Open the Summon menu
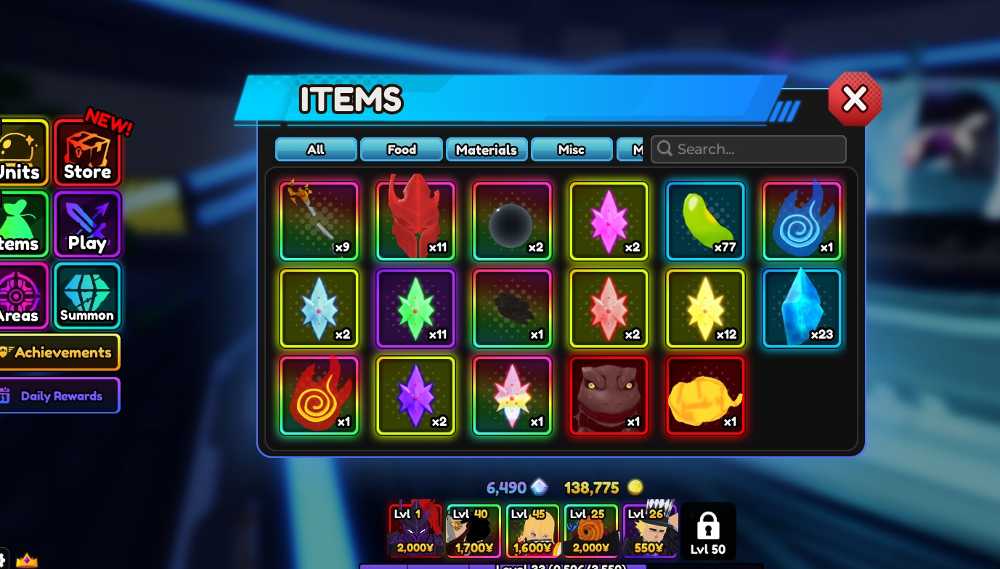This screenshot has height=569, width=1000. pos(87,297)
